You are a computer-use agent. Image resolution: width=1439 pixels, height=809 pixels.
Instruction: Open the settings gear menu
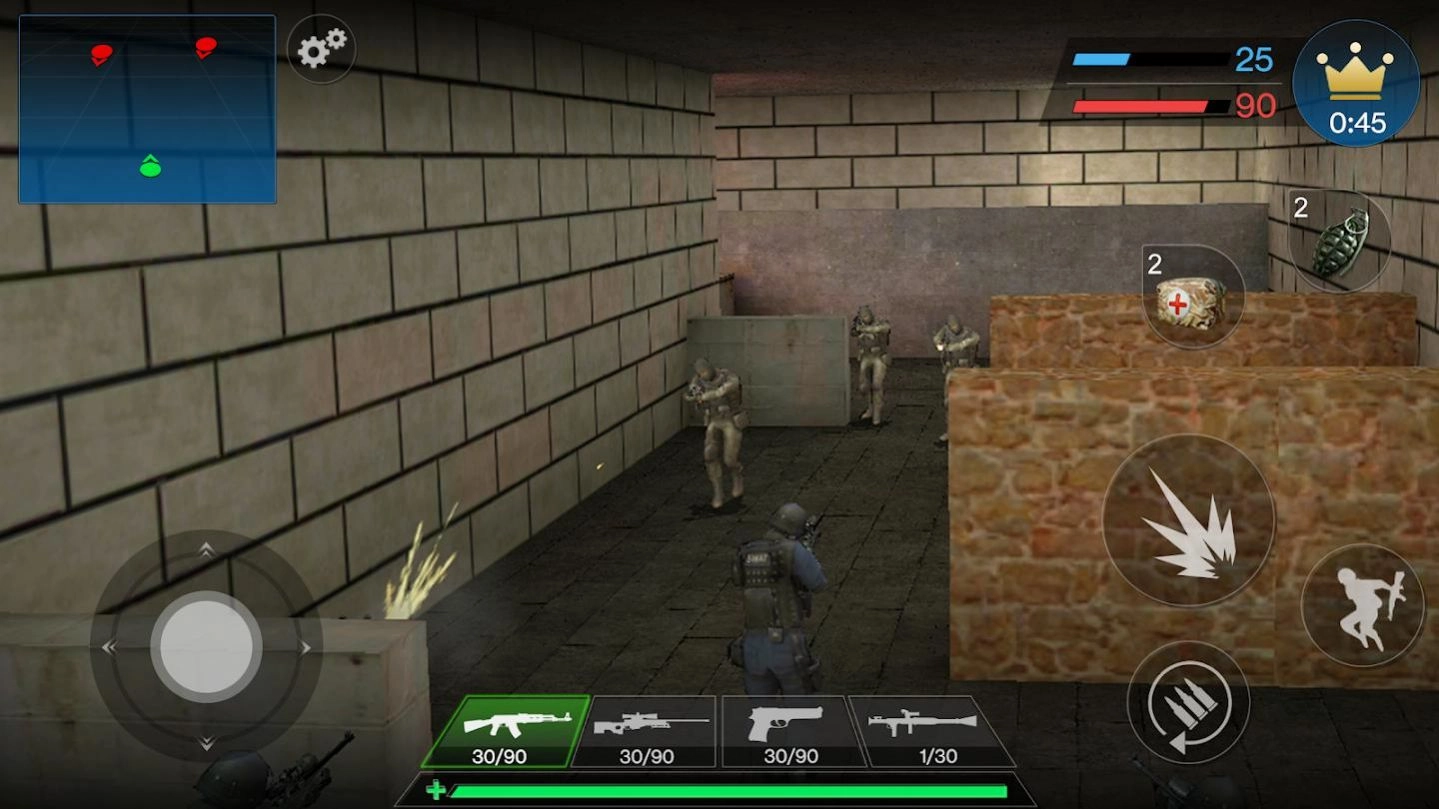(322, 49)
